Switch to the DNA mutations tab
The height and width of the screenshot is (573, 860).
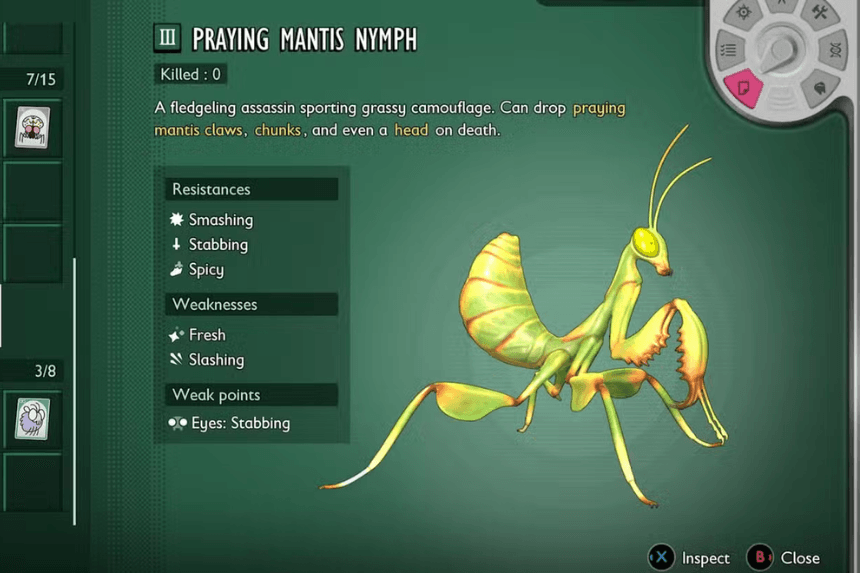(835, 50)
